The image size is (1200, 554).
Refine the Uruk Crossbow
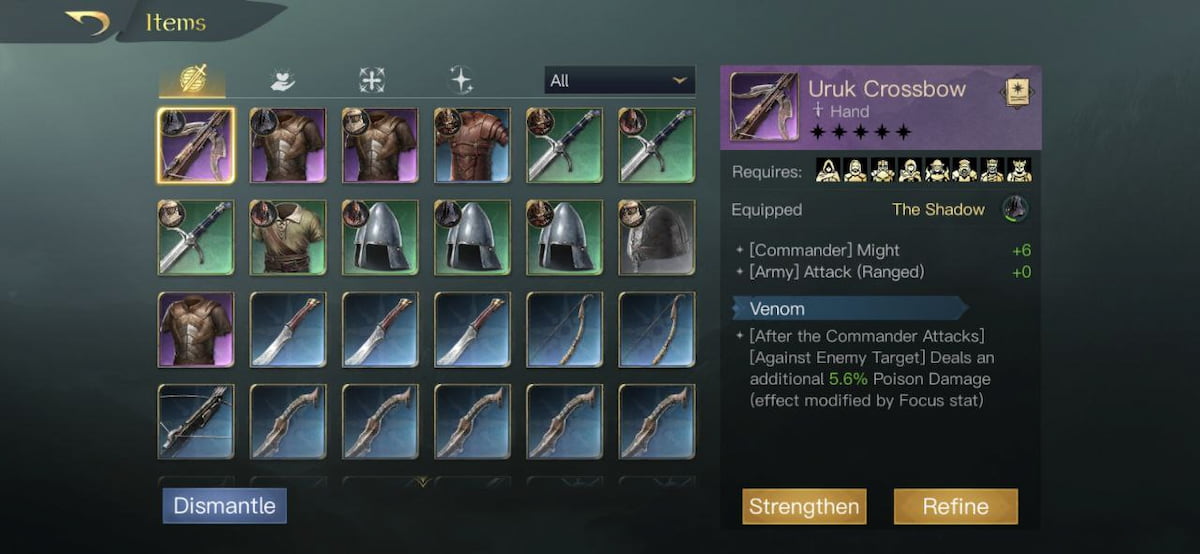[x=955, y=507]
